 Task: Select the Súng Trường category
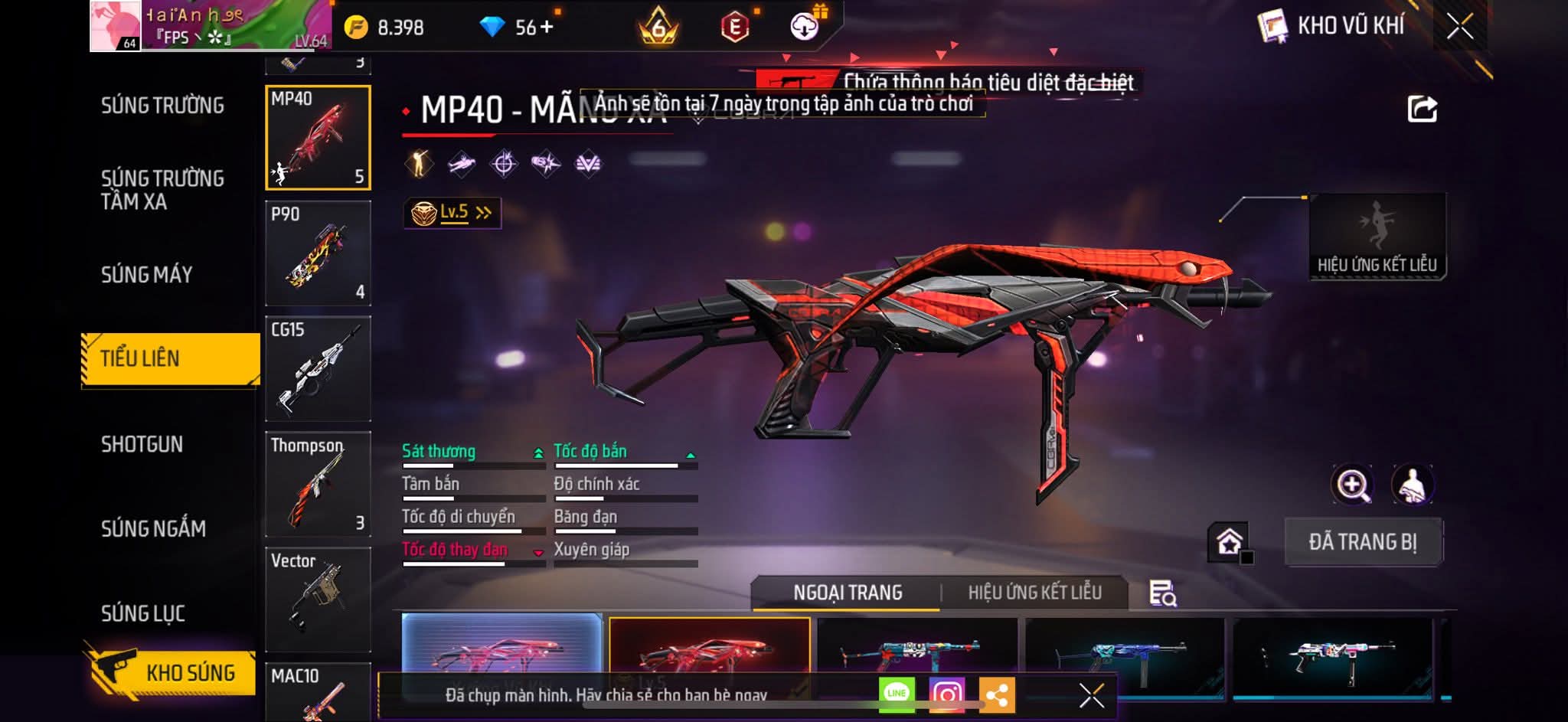point(162,106)
